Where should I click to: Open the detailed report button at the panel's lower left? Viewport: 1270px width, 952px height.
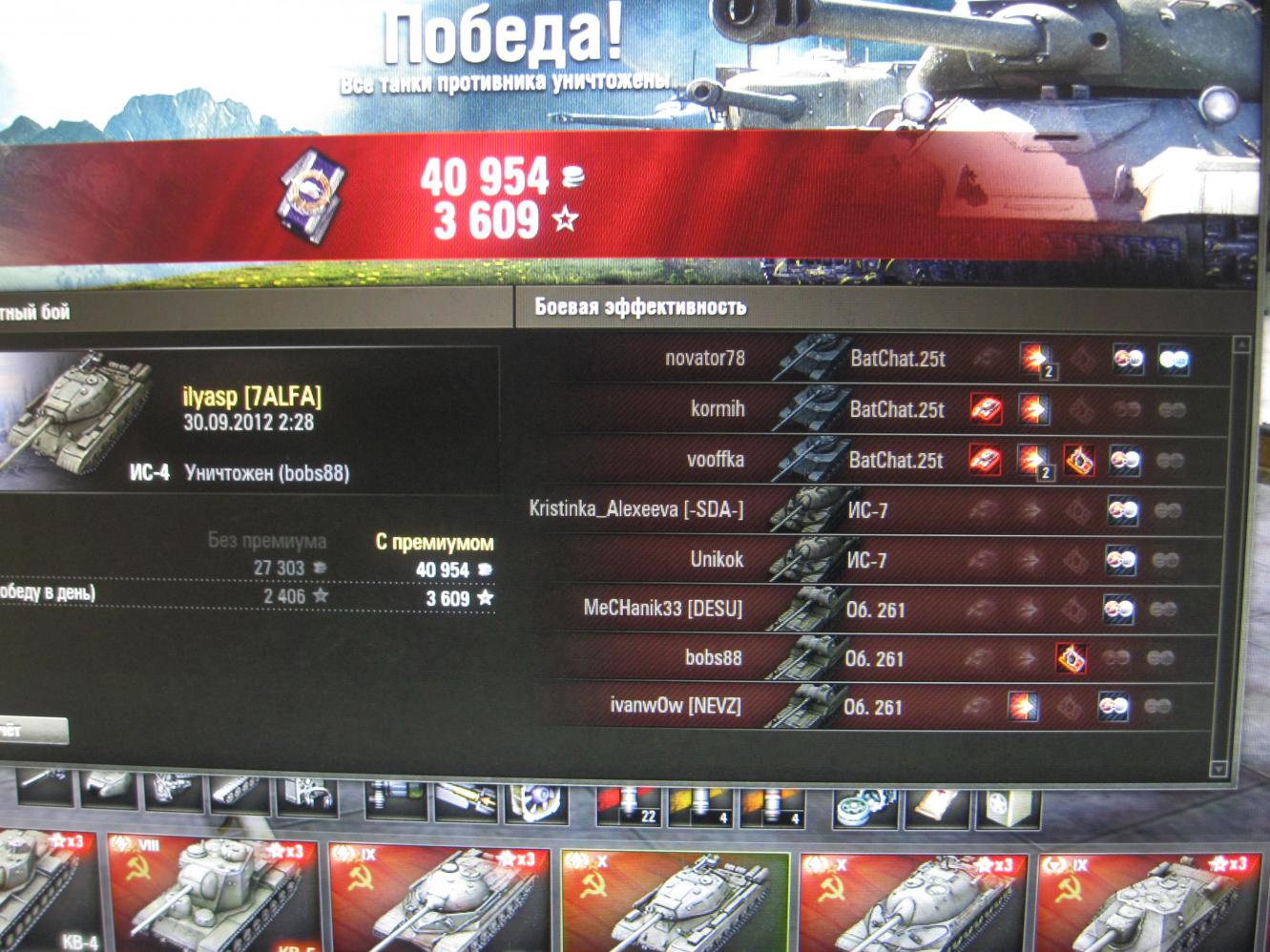coord(31,732)
